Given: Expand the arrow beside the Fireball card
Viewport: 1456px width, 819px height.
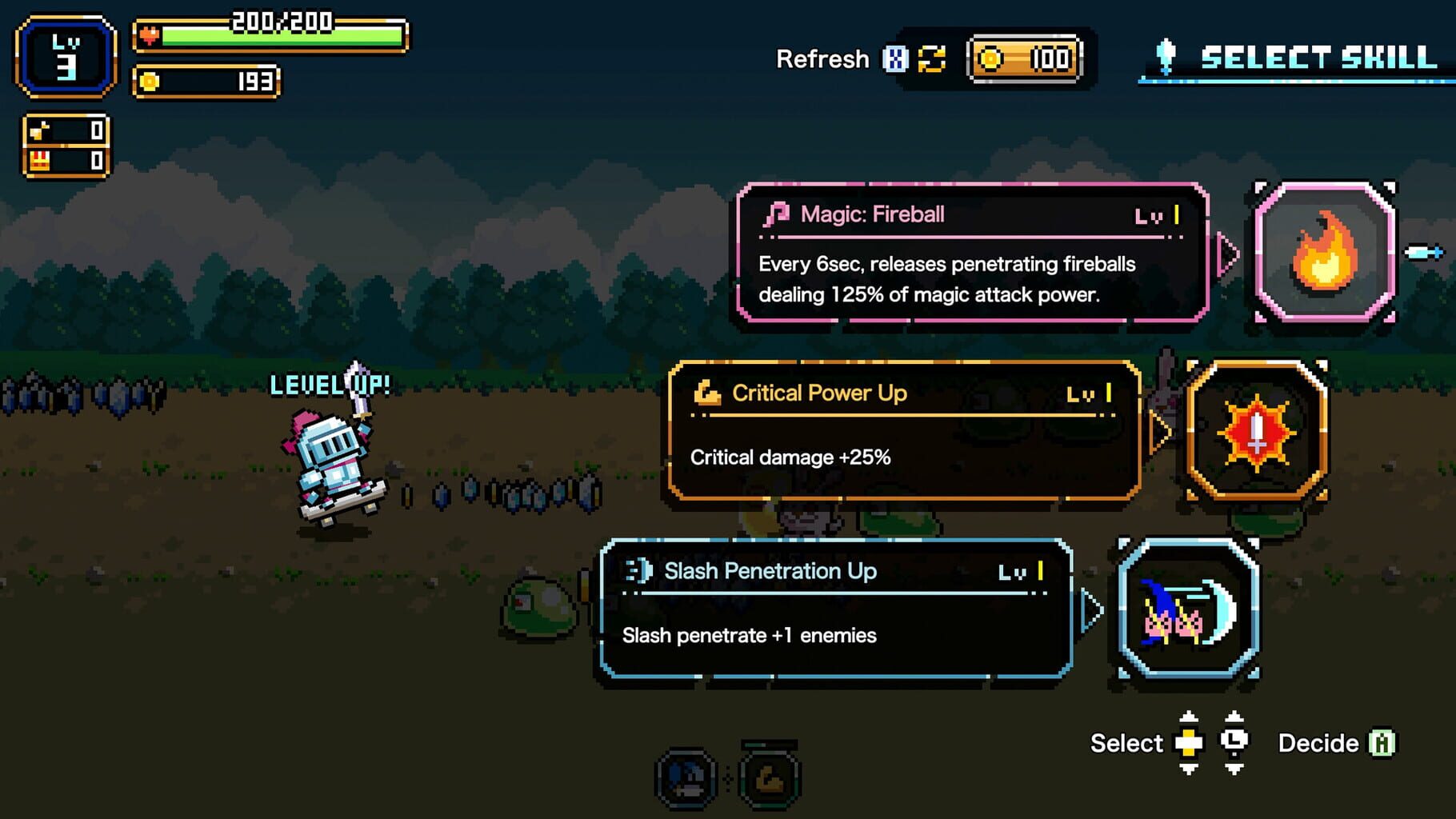Looking at the screenshot, I should click(1229, 254).
